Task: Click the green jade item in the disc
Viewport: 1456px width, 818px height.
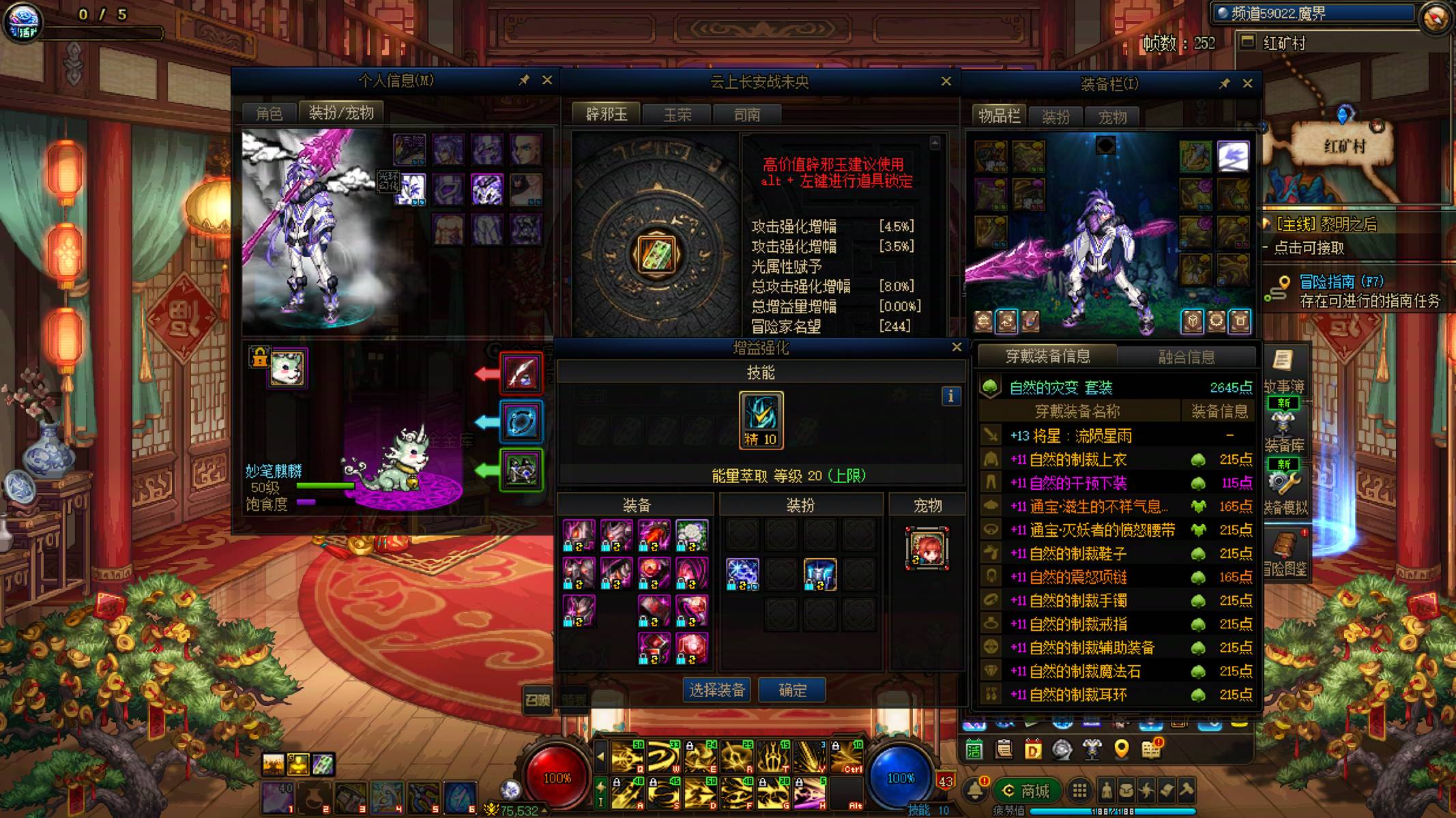Action: [656, 254]
